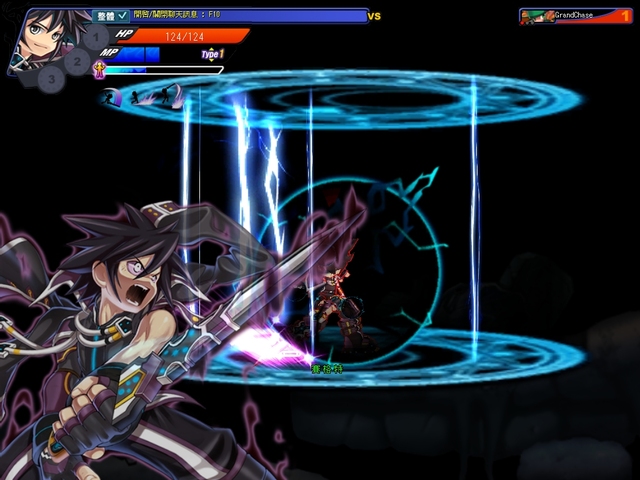Screen dimensions: 640x480
Task: Select skill slot number 1
Action: [x=95, y=39]
